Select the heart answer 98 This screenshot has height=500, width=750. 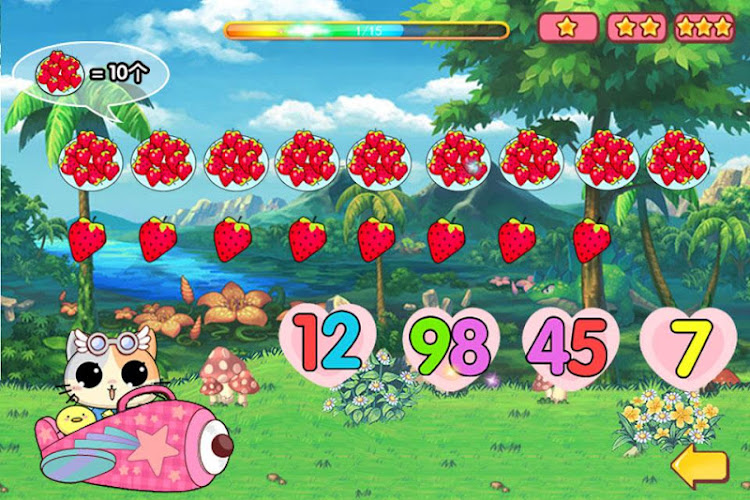450,347
